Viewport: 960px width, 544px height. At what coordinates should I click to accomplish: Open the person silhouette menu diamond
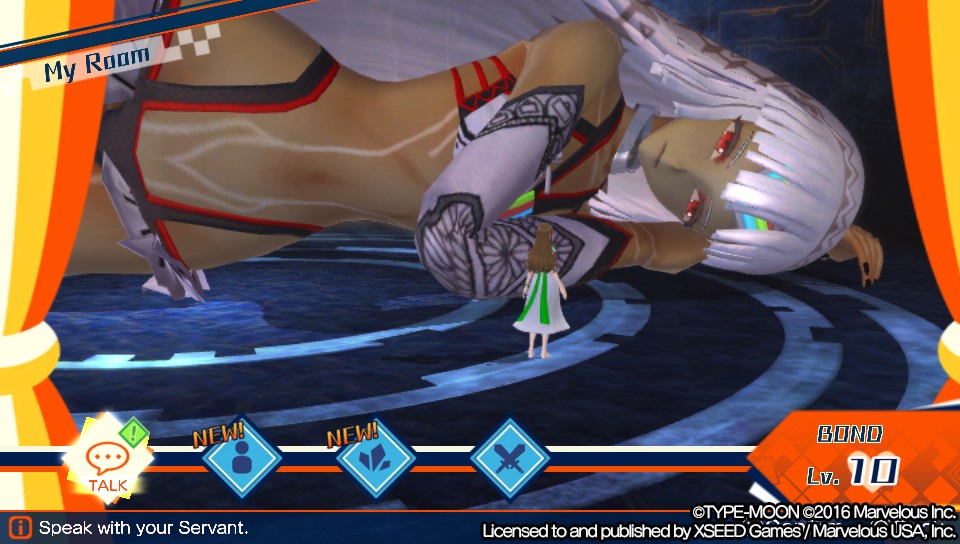(241, 460)
